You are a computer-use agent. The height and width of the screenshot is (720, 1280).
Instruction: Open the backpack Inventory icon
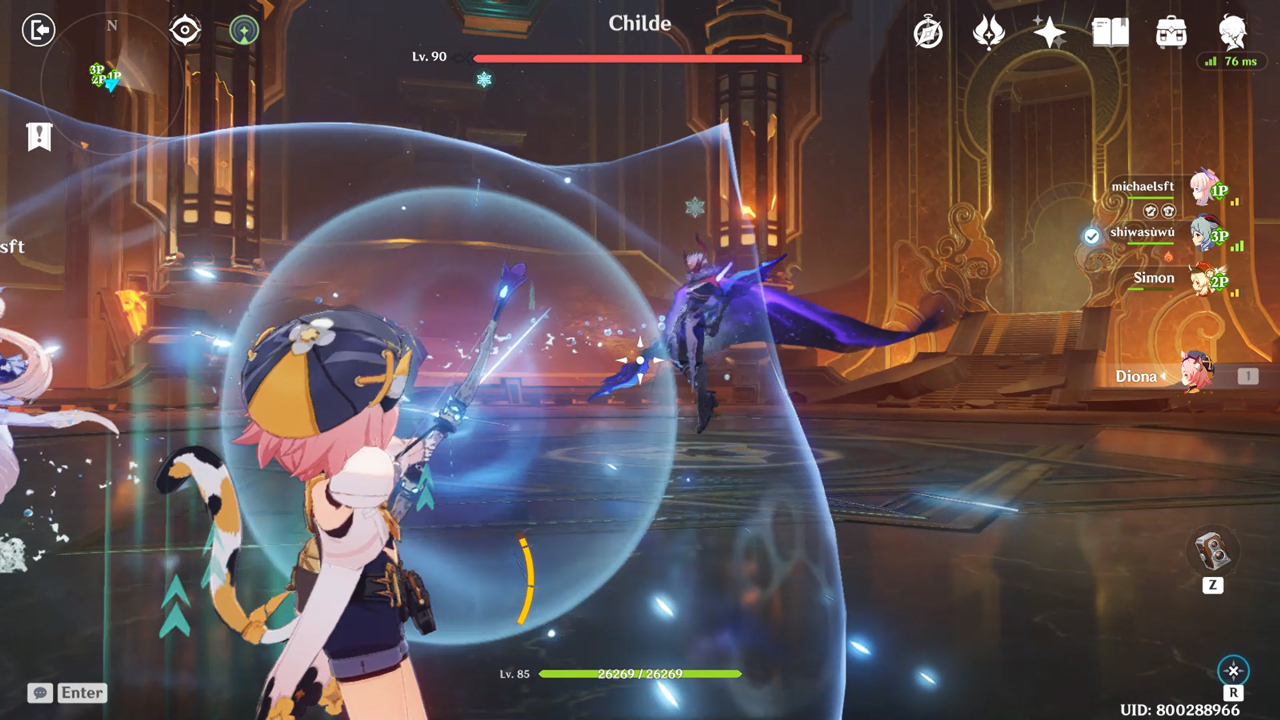pyautogui.click(x=1171, y=32)
